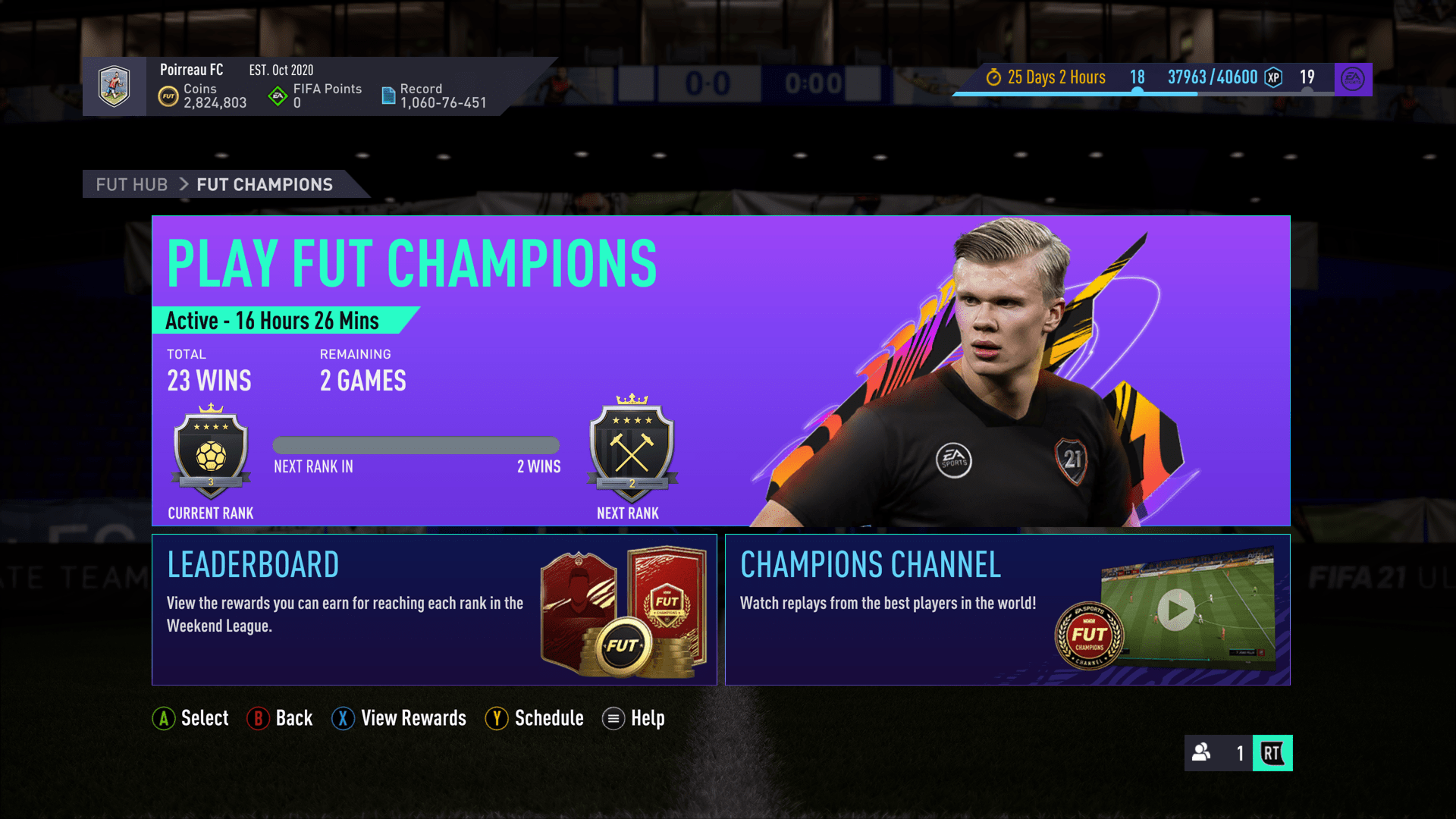Viewport: 1456px width, 819px height.
Task: Click the XP hexagon badge
Action: [1273, 77]
